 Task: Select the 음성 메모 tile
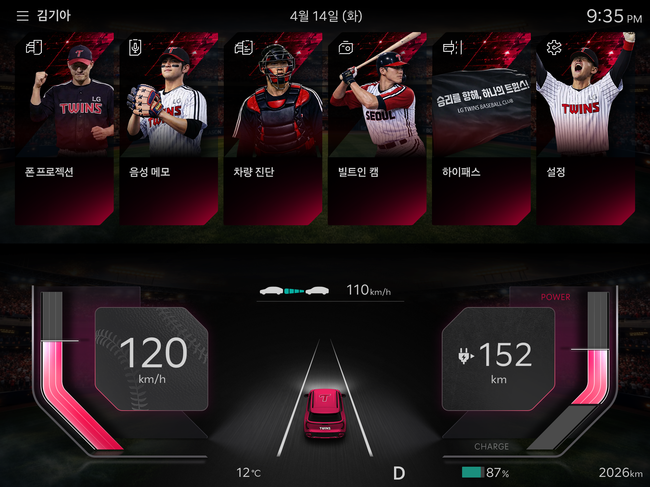point(170,130)
